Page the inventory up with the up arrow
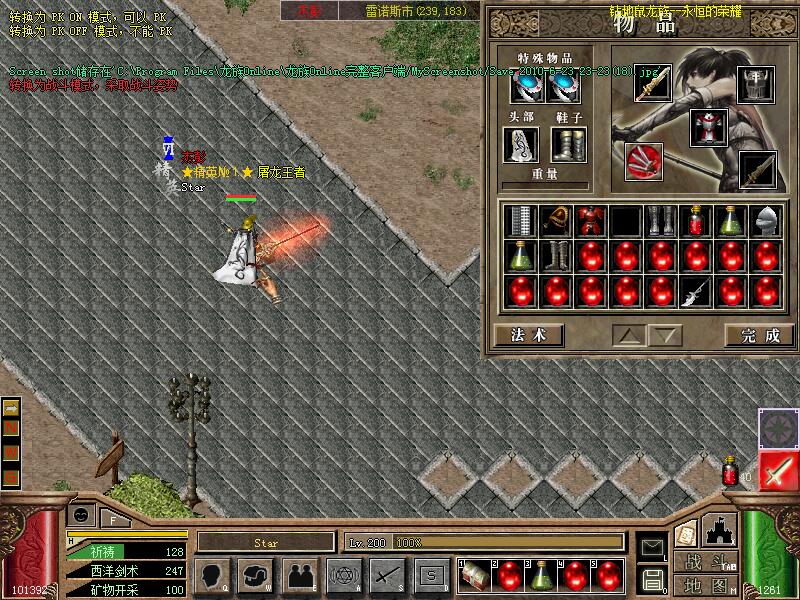 tap(629, 335)
